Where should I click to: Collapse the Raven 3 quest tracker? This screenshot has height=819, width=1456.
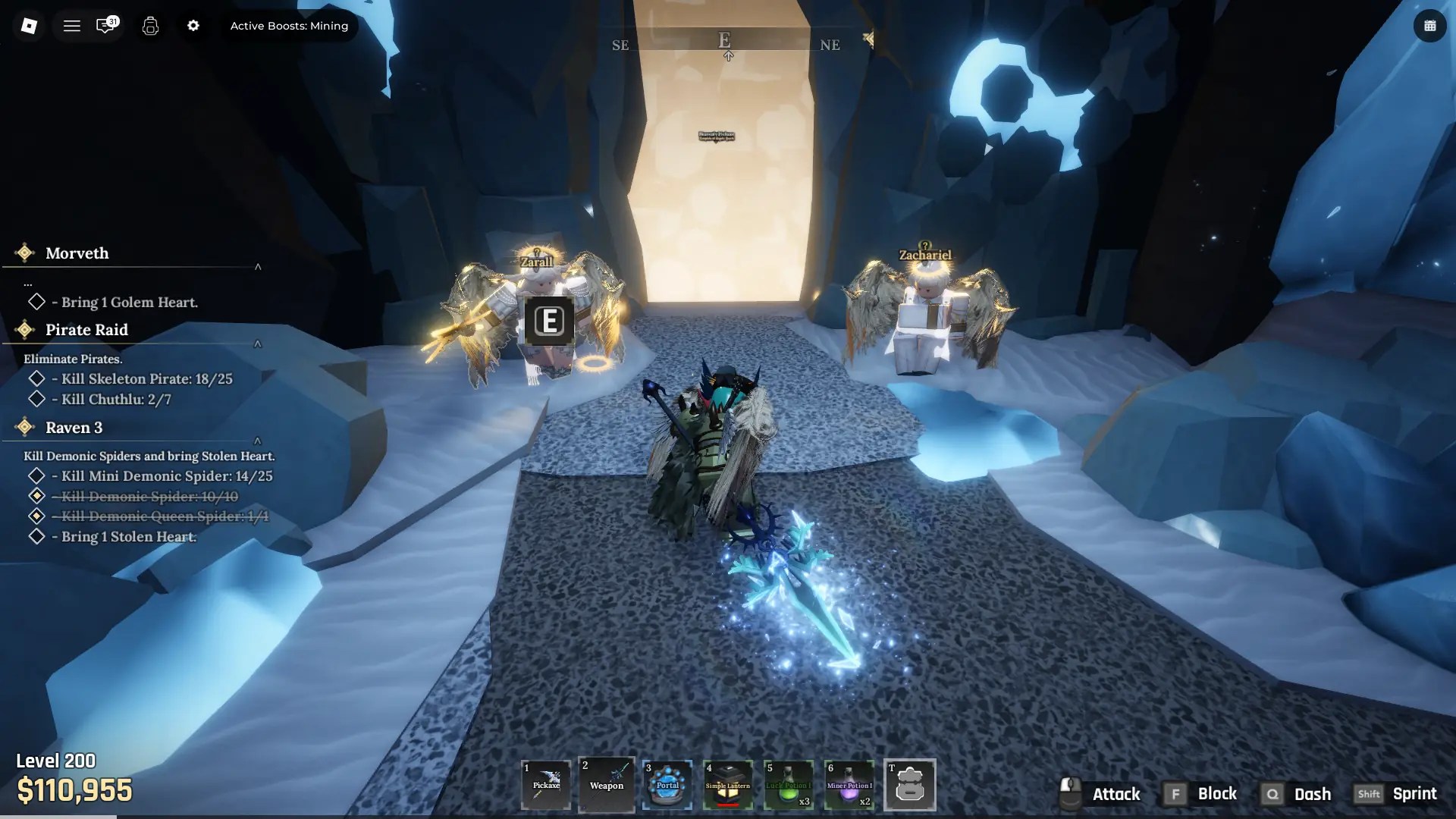(x=259, y=439)
